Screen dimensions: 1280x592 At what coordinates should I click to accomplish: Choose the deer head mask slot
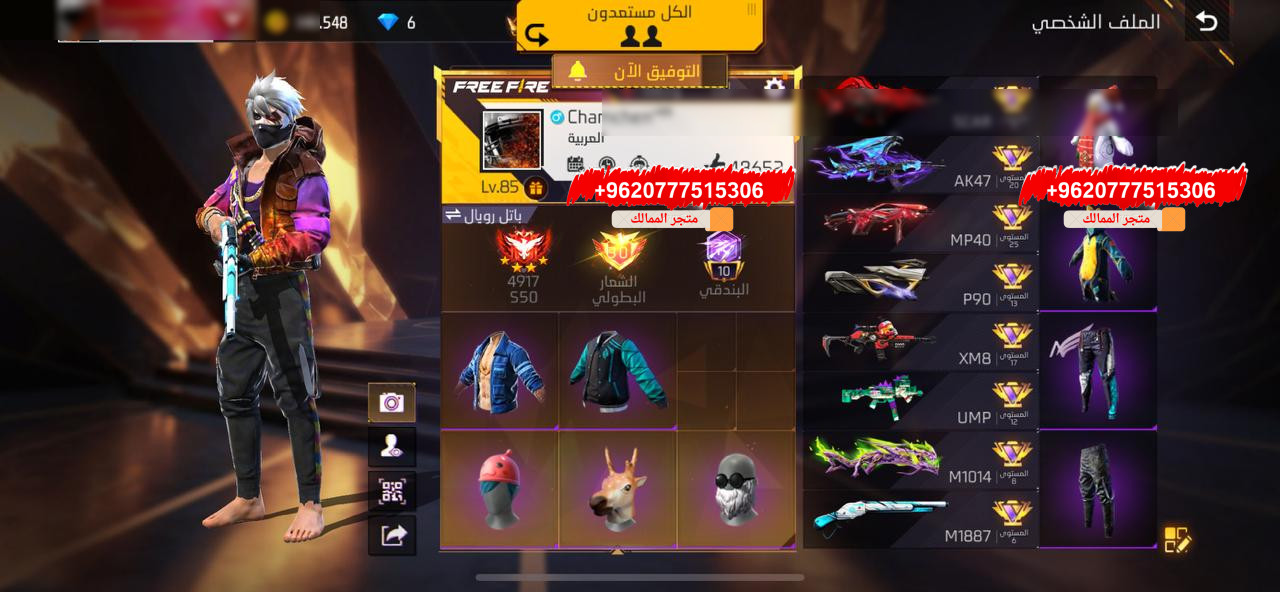[x=618, y=488]
